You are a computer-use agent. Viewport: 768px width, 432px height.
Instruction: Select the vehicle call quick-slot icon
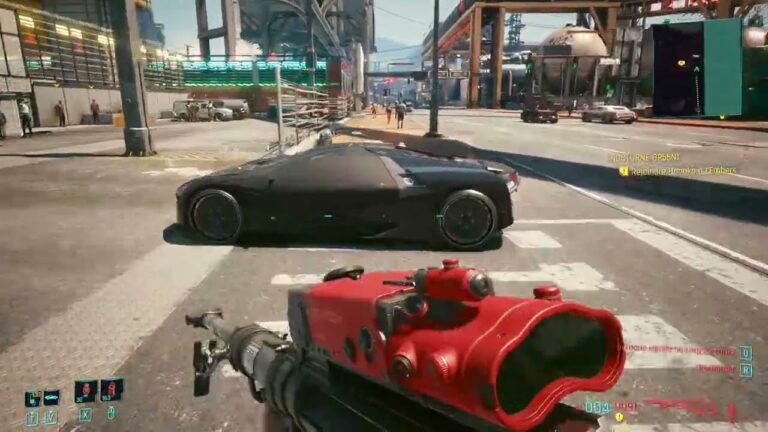click(x=52, y=398)
